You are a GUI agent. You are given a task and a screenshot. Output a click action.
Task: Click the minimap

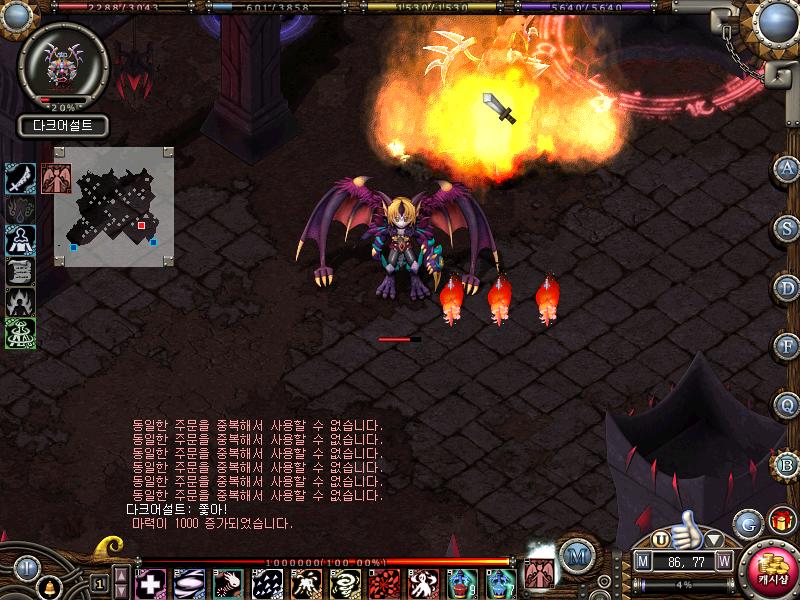[114, 207]
